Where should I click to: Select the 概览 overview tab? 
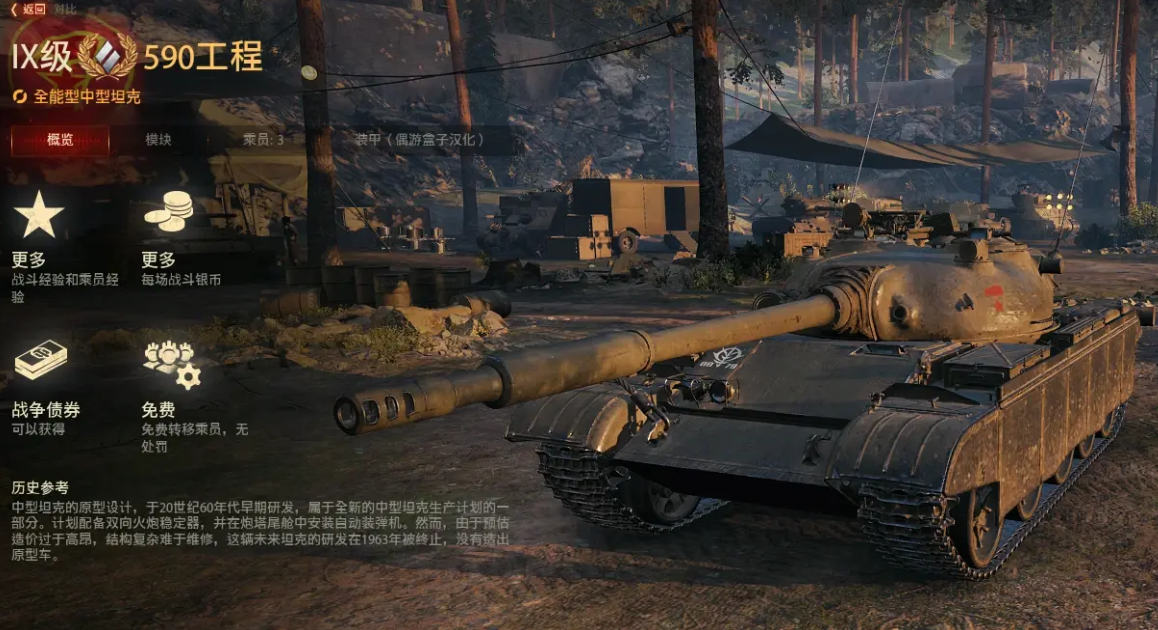(x=60, y=140)
